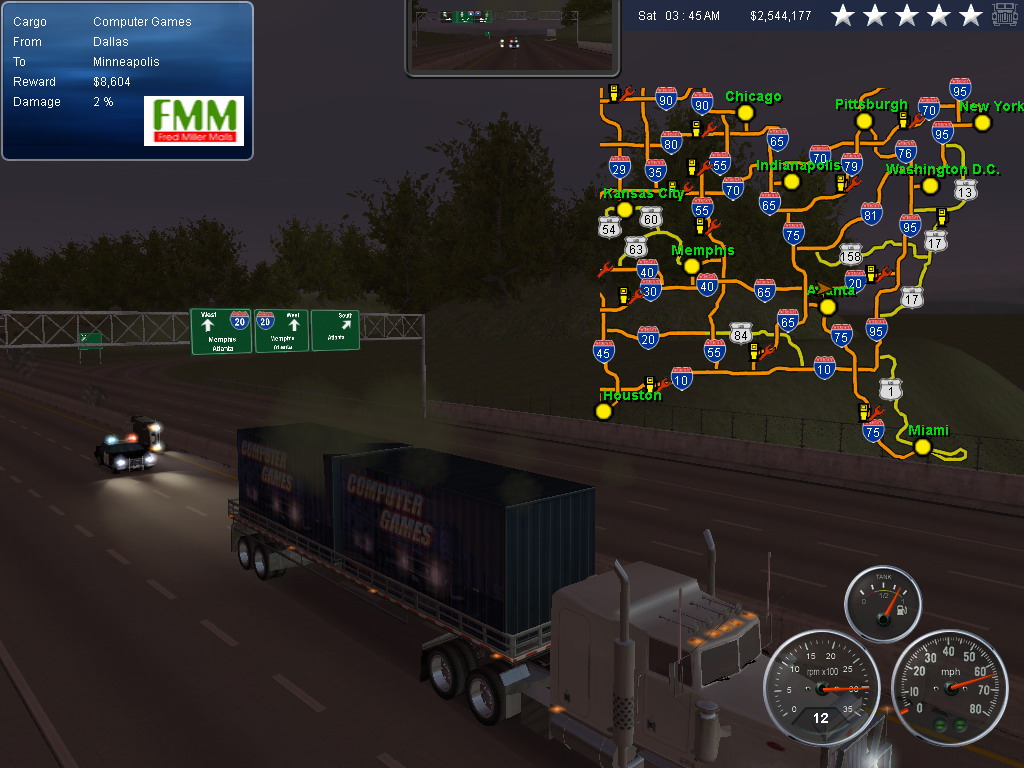Click the New York yellow map marker
Screen dimensions: 1024x768
pos(982,123)
